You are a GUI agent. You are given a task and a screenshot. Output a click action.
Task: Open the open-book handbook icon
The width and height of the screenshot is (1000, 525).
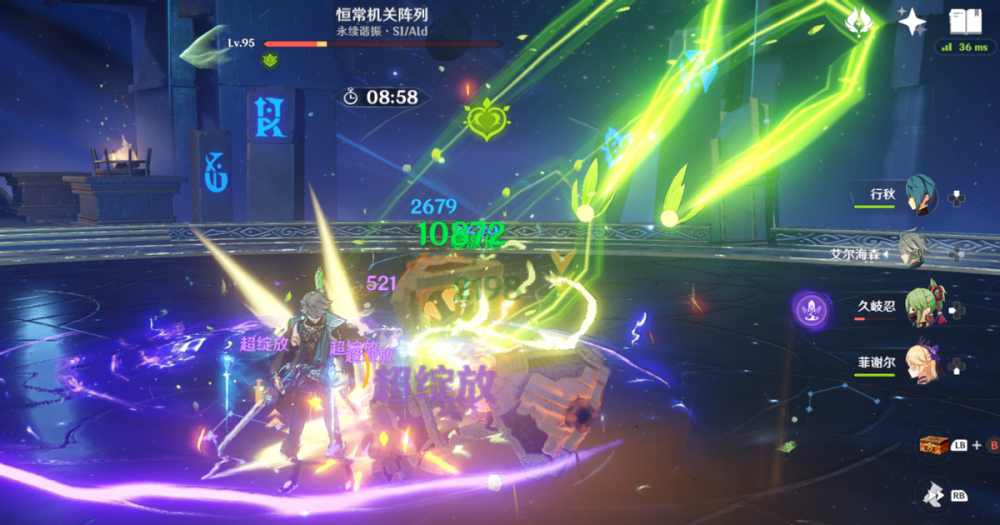pyautogui.click(x=965, y=21)
